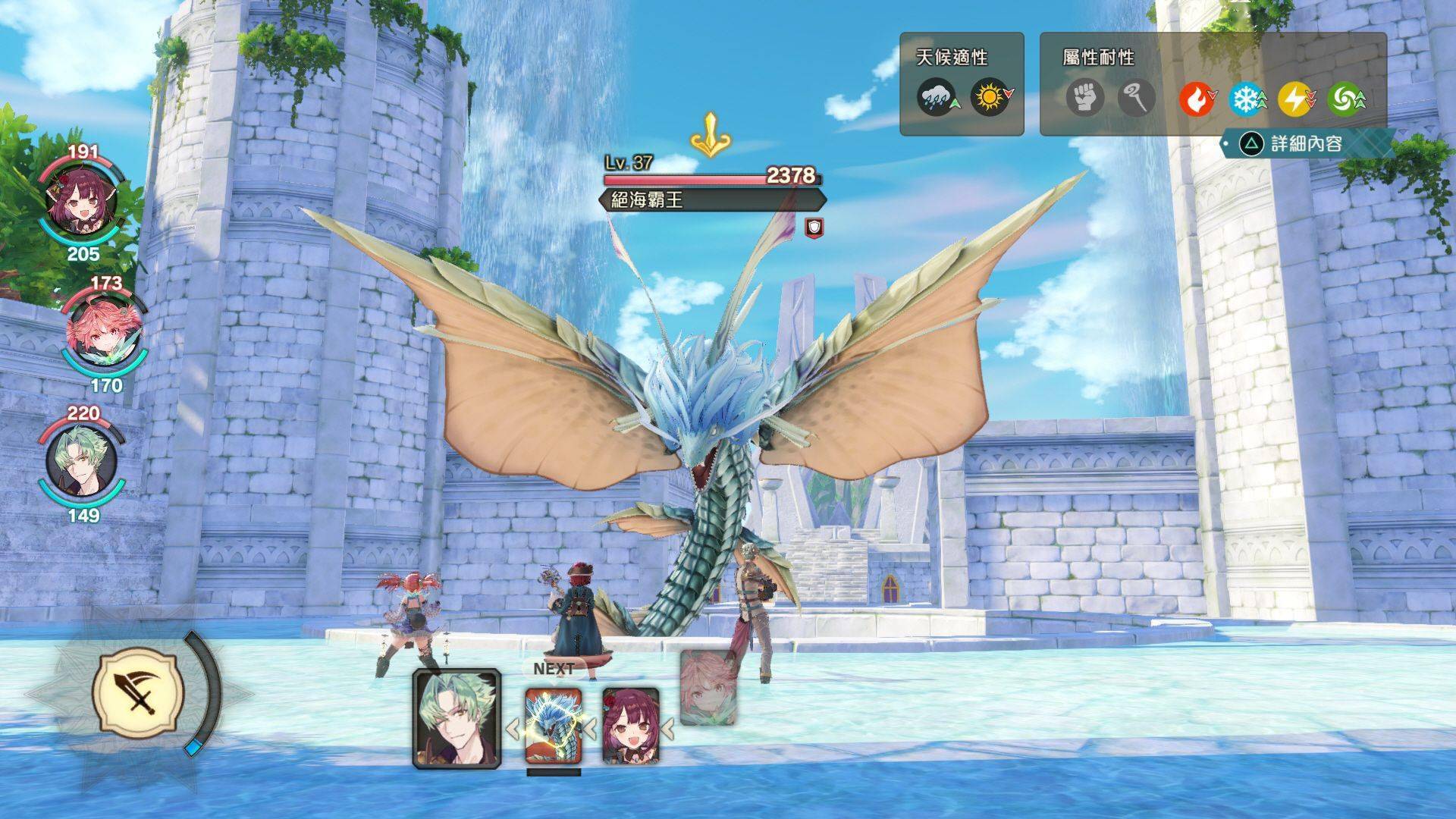The width and height of the screenshot is (1456, 819).
Task: Click the green wind resistance icon
Action: point(1345,99)
